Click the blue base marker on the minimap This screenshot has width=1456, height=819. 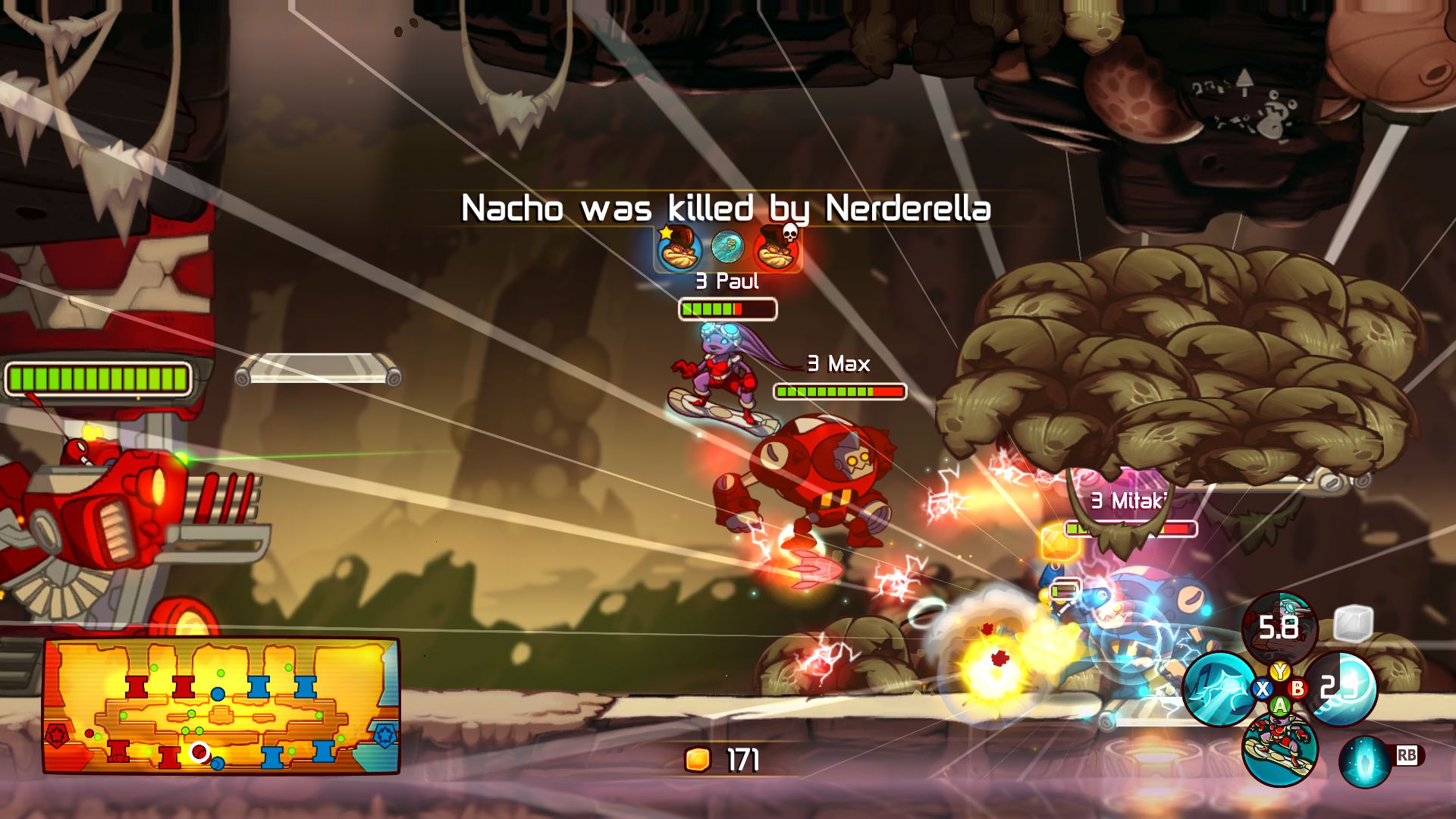pos(385,735)
